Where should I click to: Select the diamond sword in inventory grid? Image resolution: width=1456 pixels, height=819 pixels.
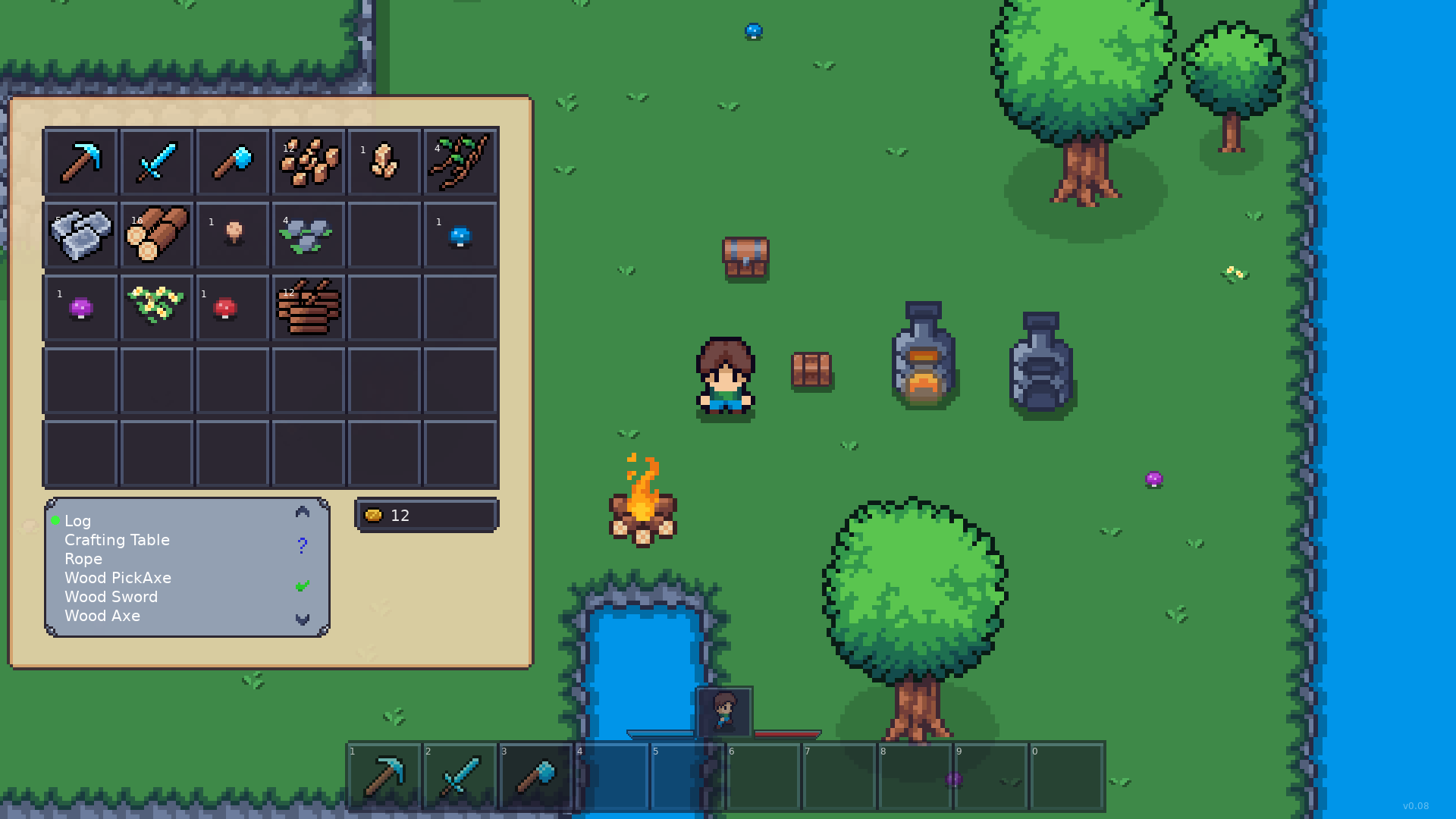(157, 162)
